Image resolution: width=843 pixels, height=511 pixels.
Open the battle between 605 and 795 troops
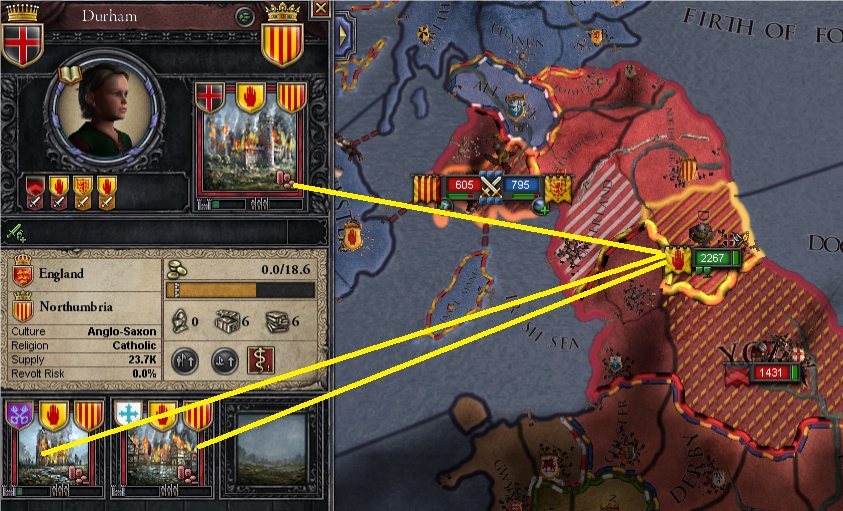[490, 186]
